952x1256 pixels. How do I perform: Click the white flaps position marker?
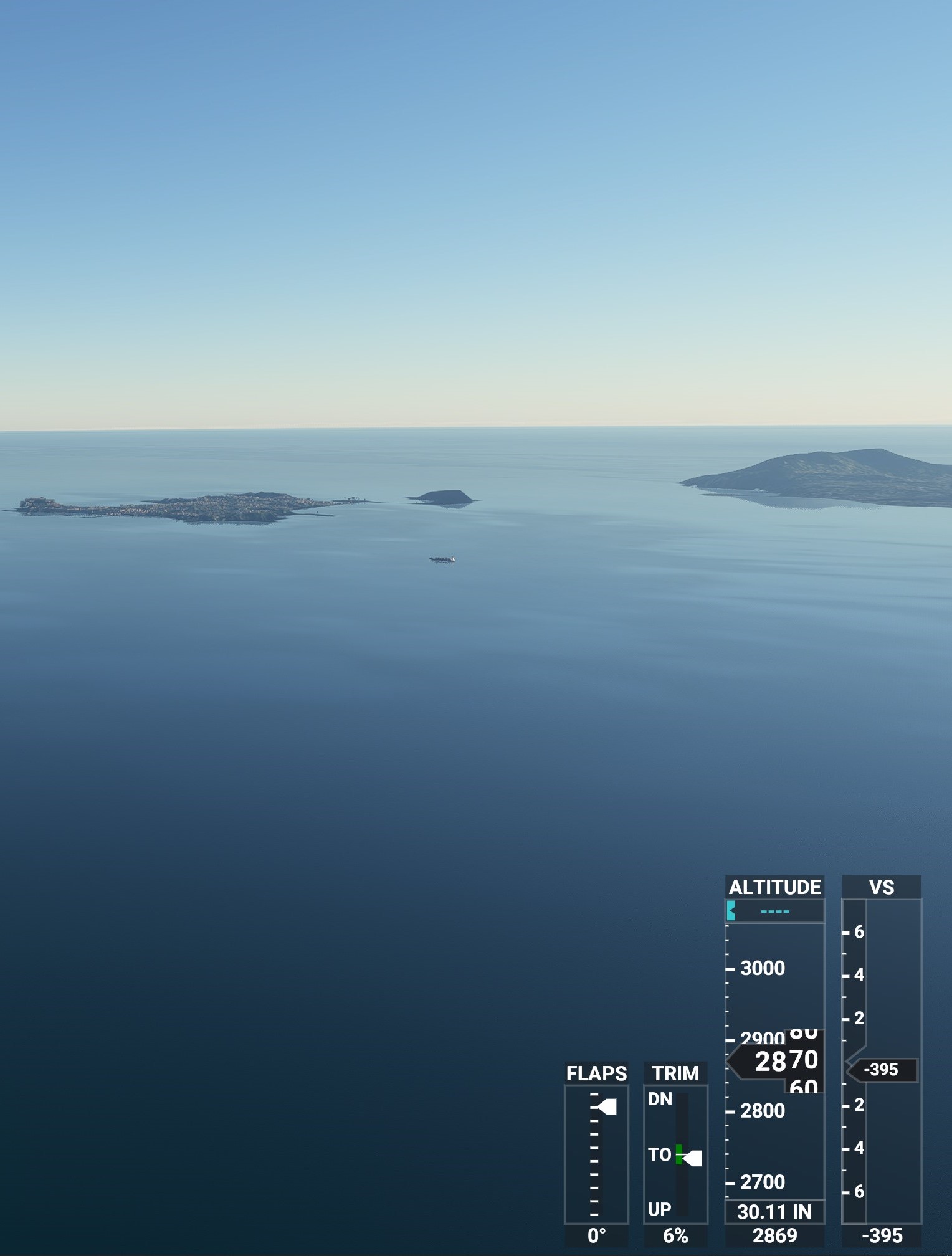(606, 1106)
